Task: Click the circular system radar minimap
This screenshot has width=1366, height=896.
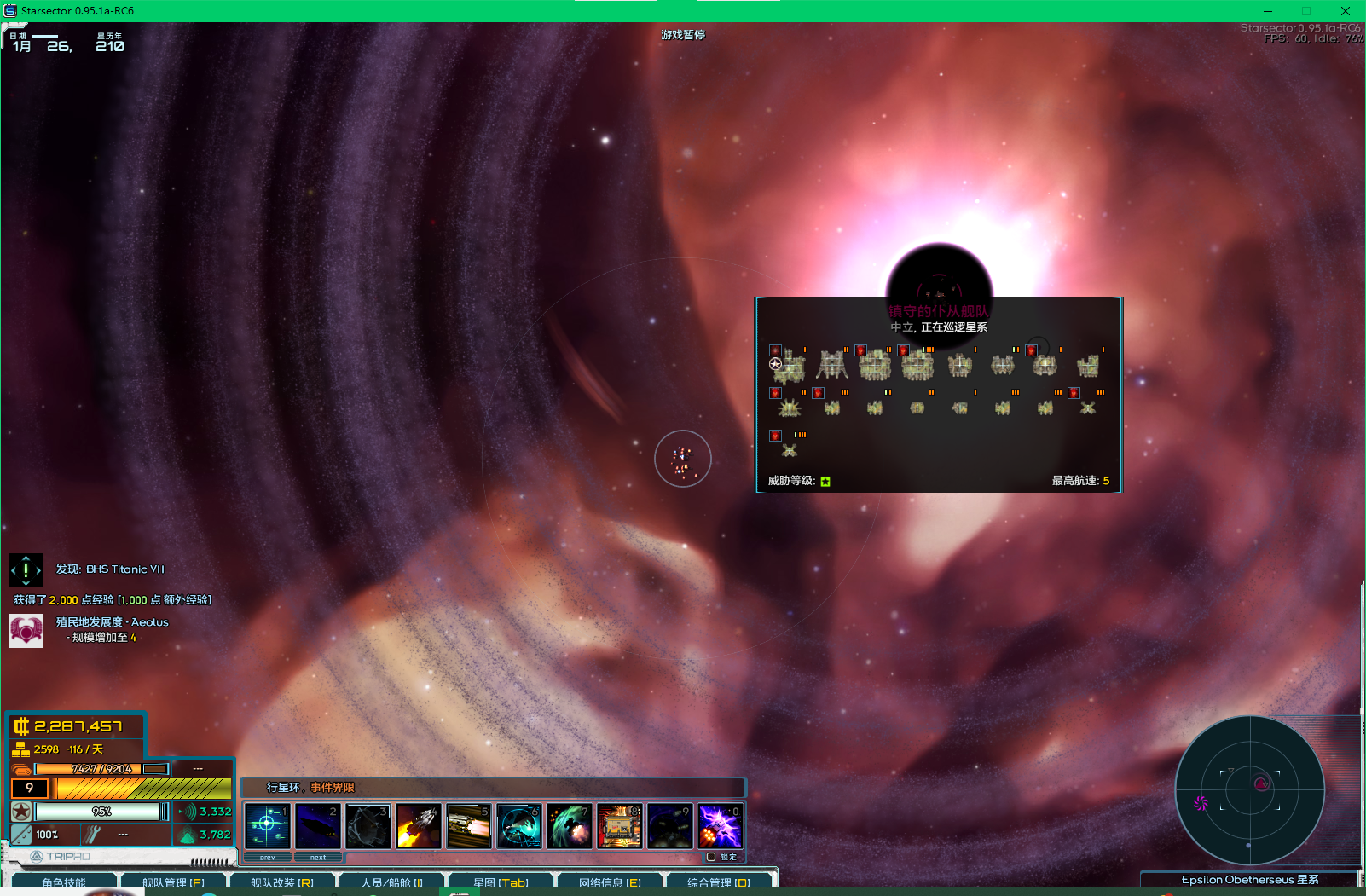Action: [x=1249, y=790]
